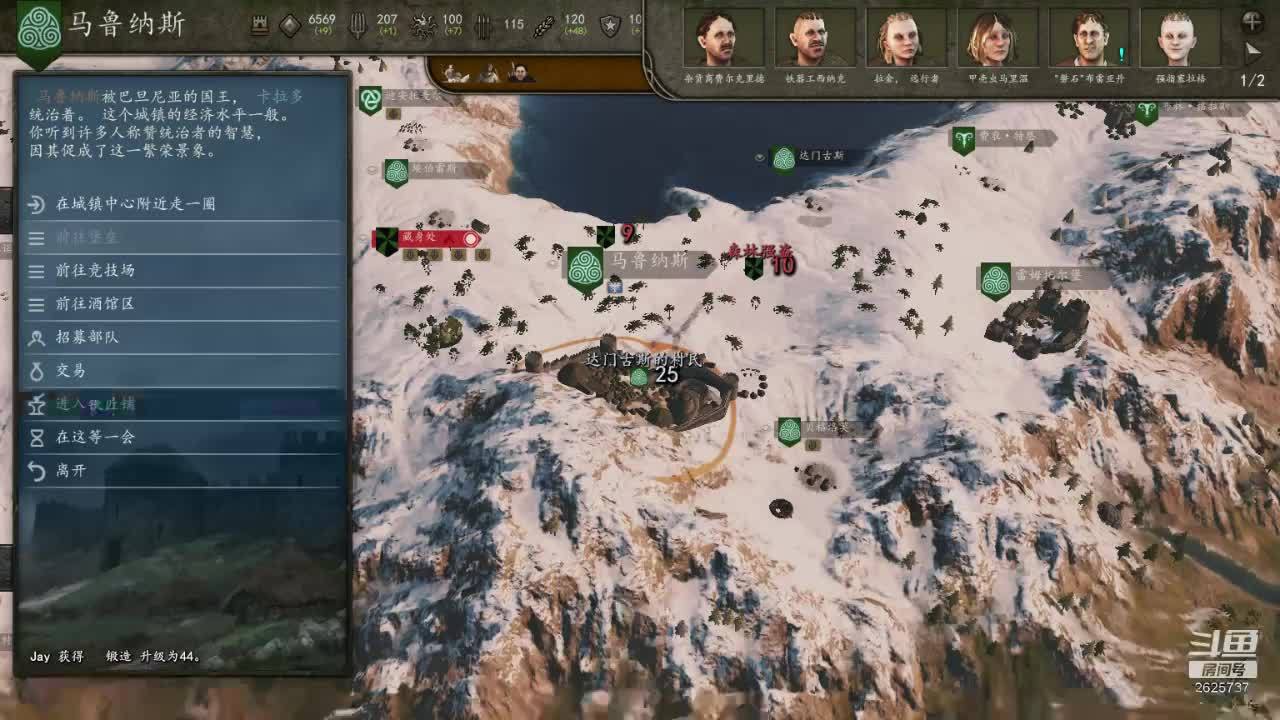Image resolution: width=1280 pixels, height=720 pixels.
Task: Click the 马鲁纳斯 town nameplate on map
Action: pos(649,261)
